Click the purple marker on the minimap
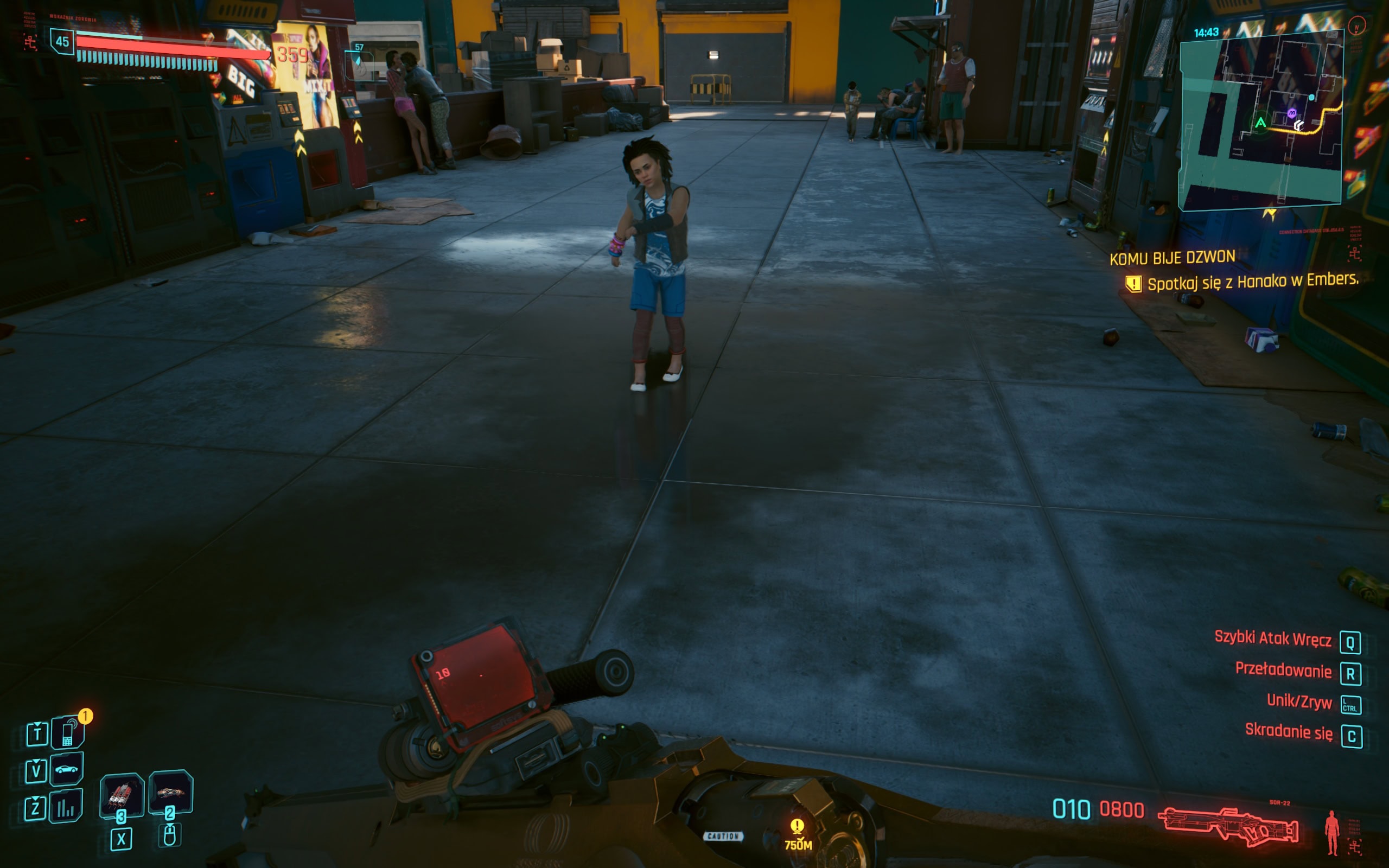 click(1291, 113)
